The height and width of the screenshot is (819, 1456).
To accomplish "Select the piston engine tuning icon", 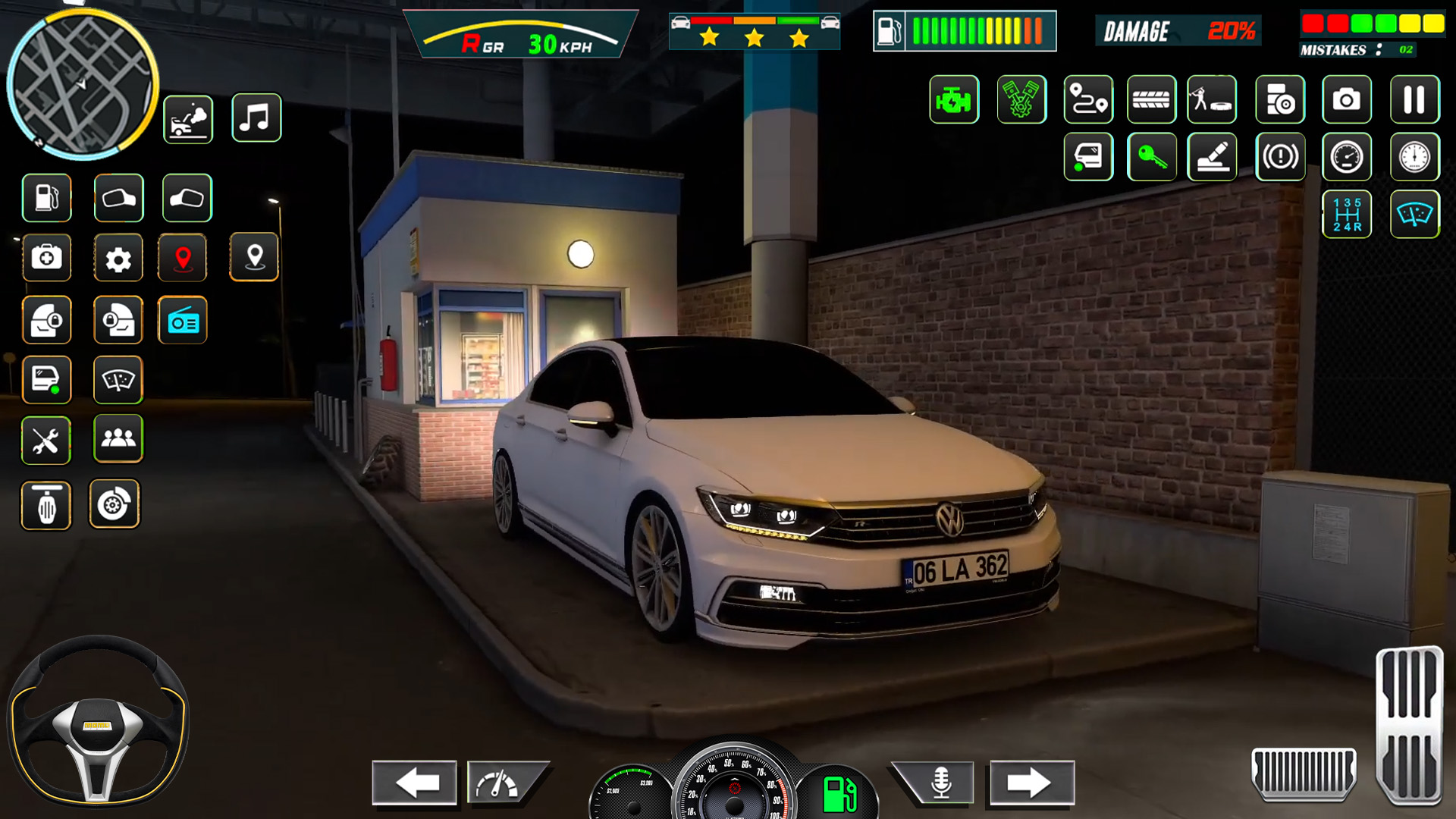I will [1020, 99].
